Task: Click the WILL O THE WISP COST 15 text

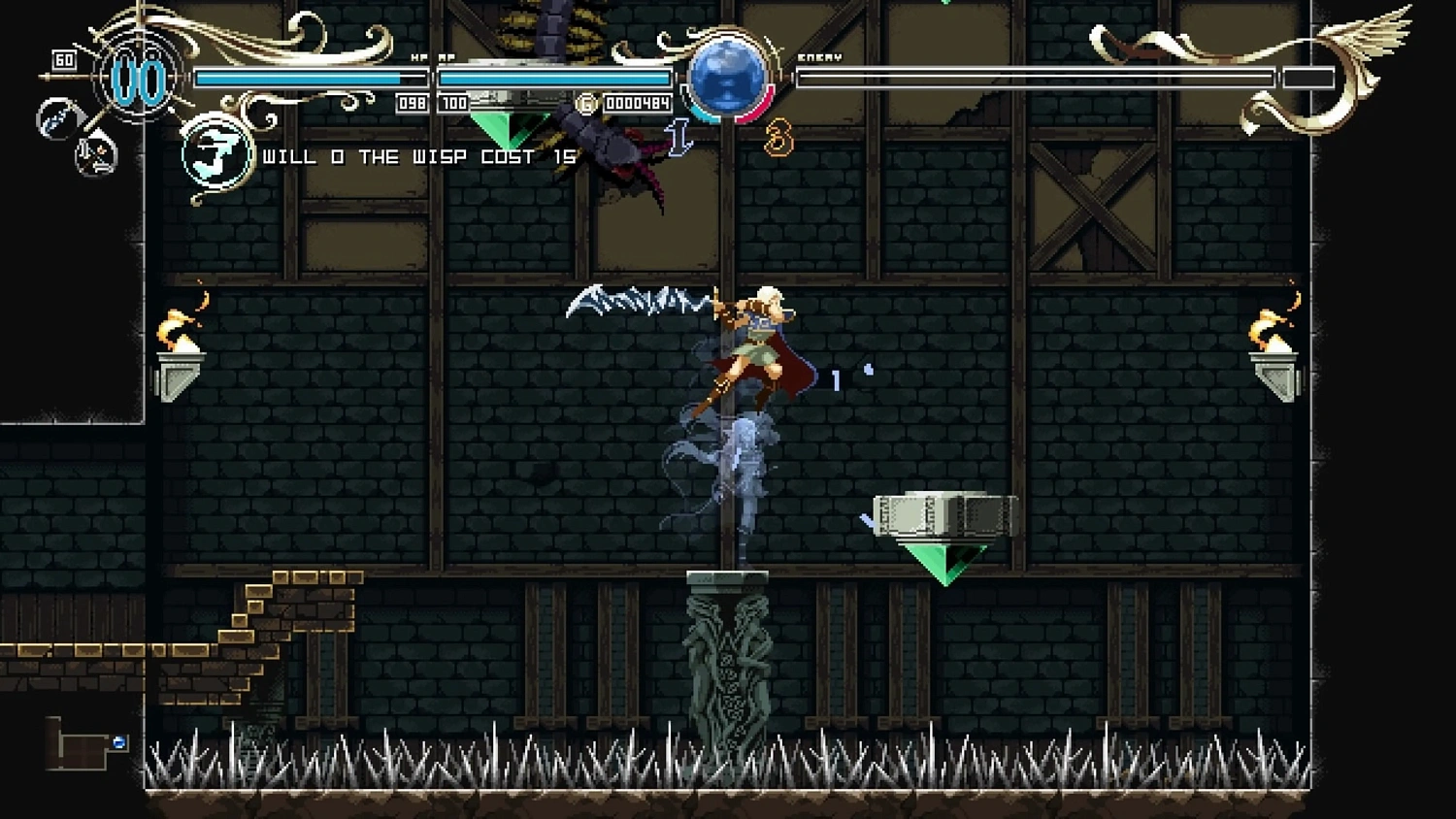Action: 415,156
